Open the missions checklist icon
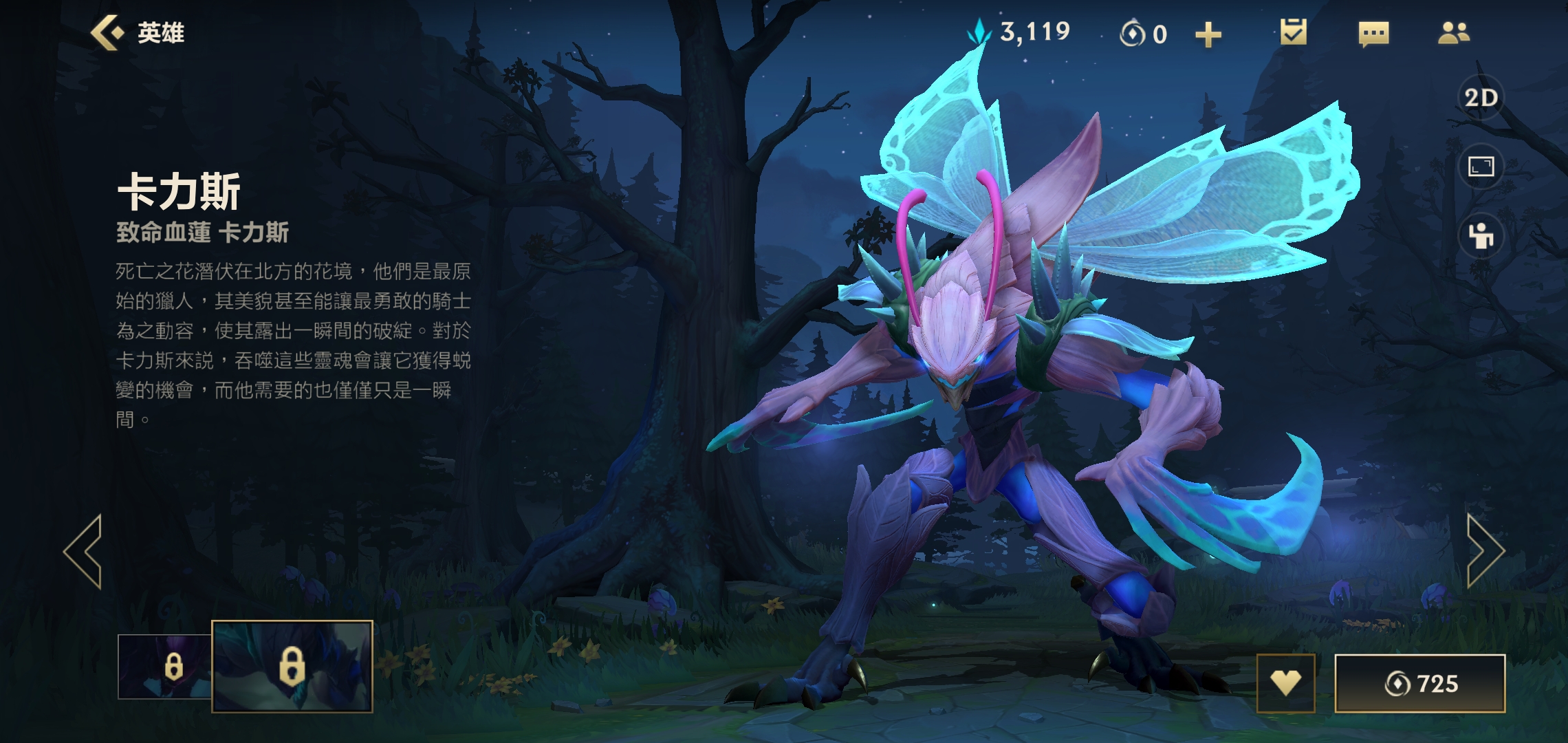 coord(1293,32)
